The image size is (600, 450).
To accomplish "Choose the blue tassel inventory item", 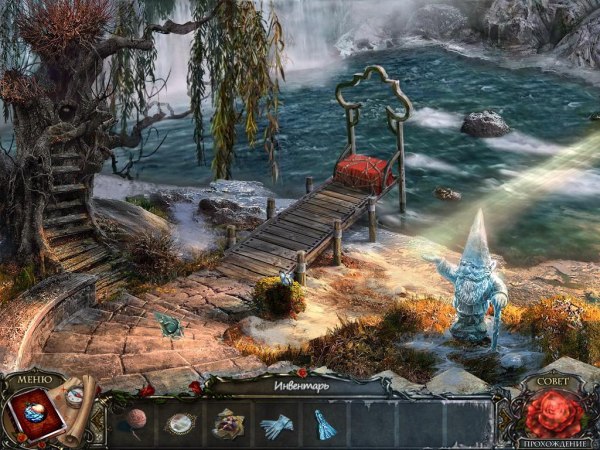I will (321, 424).
